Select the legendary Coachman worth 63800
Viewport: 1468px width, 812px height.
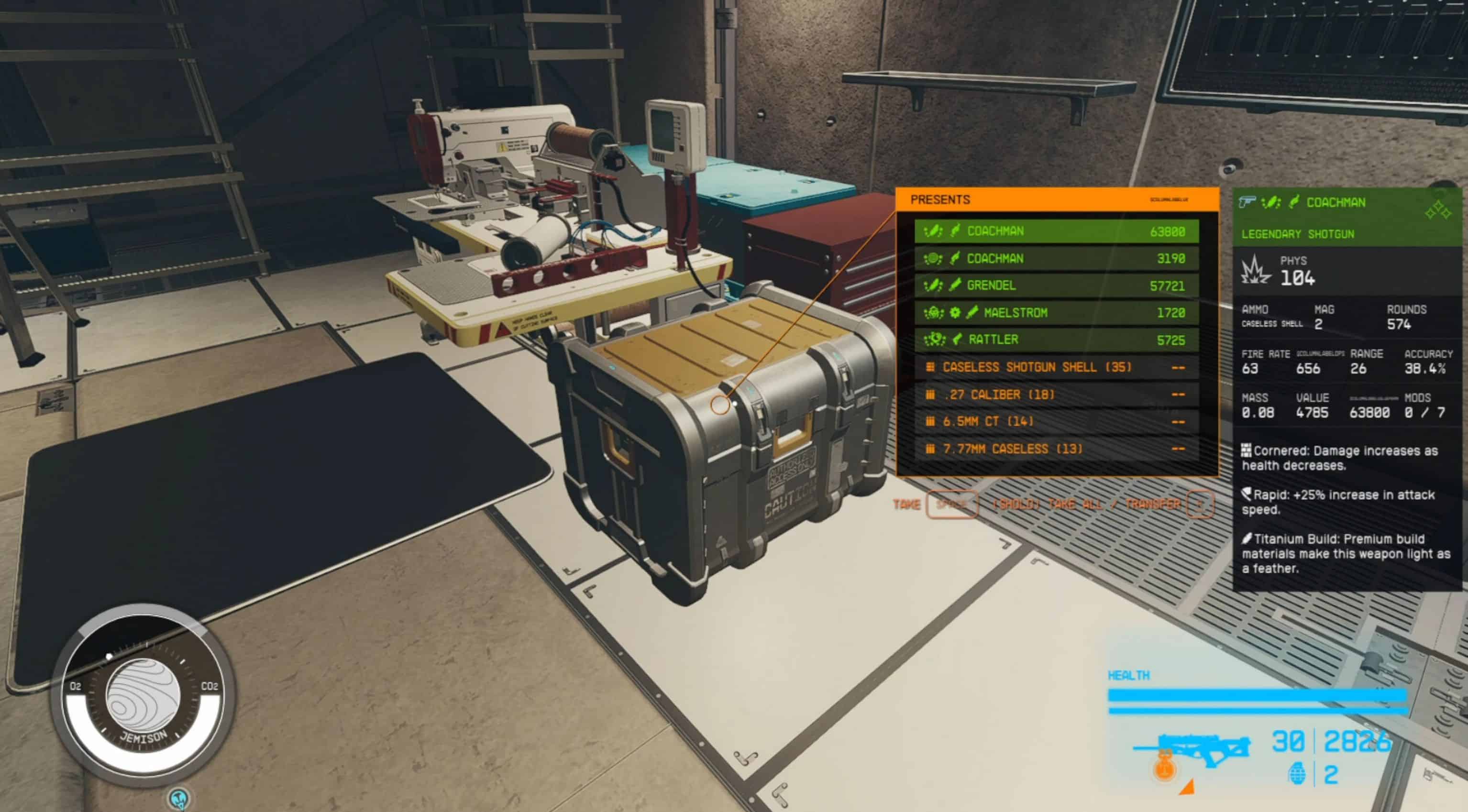(1056, 231)
